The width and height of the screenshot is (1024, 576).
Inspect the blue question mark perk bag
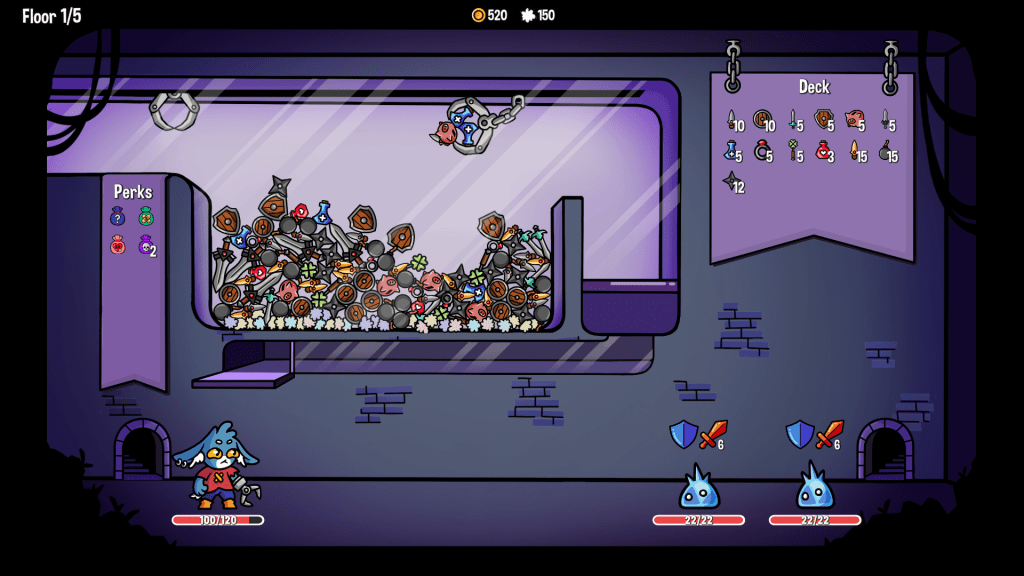[x=118, y=216]
